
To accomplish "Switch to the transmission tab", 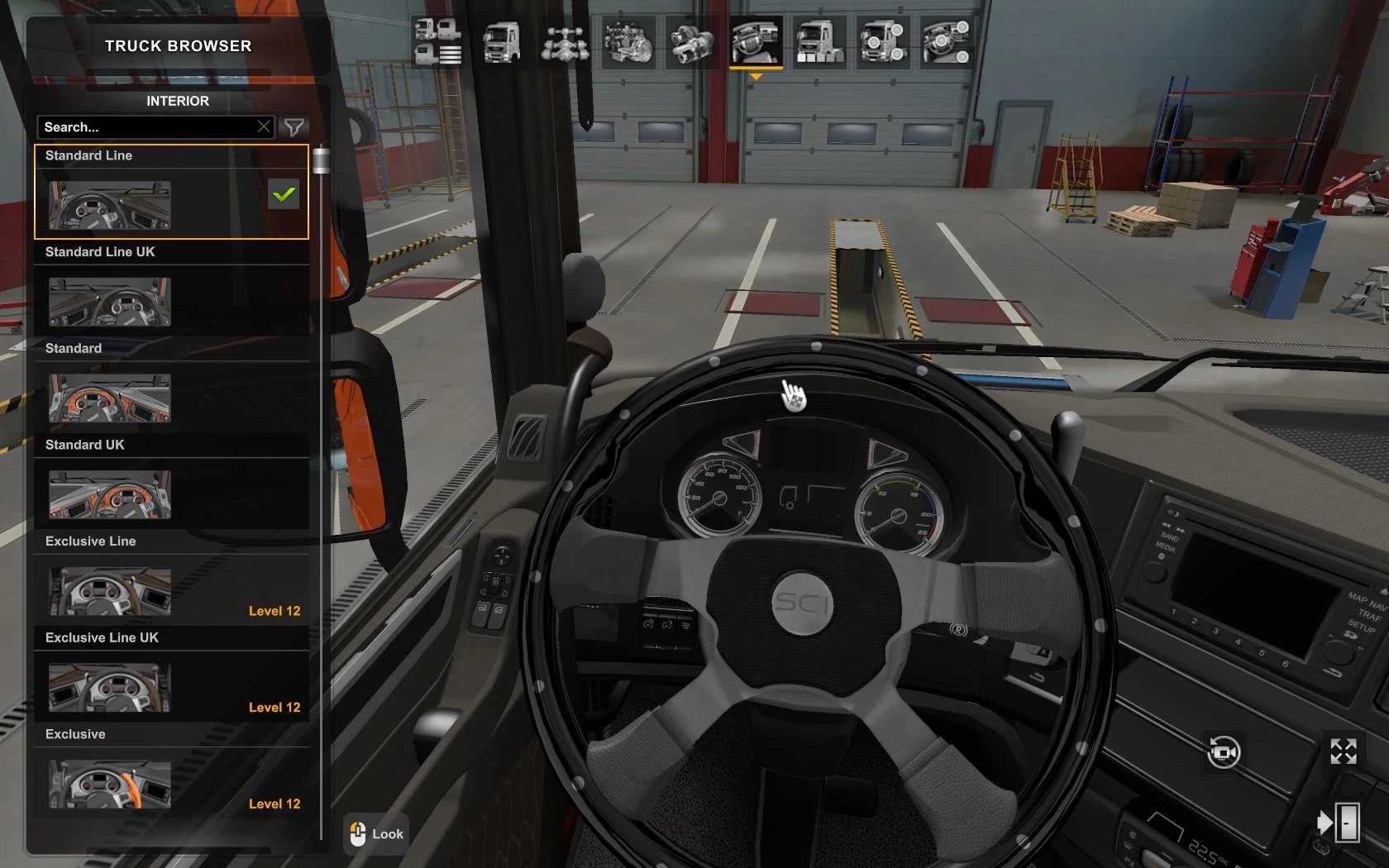I will pos(692,41).
